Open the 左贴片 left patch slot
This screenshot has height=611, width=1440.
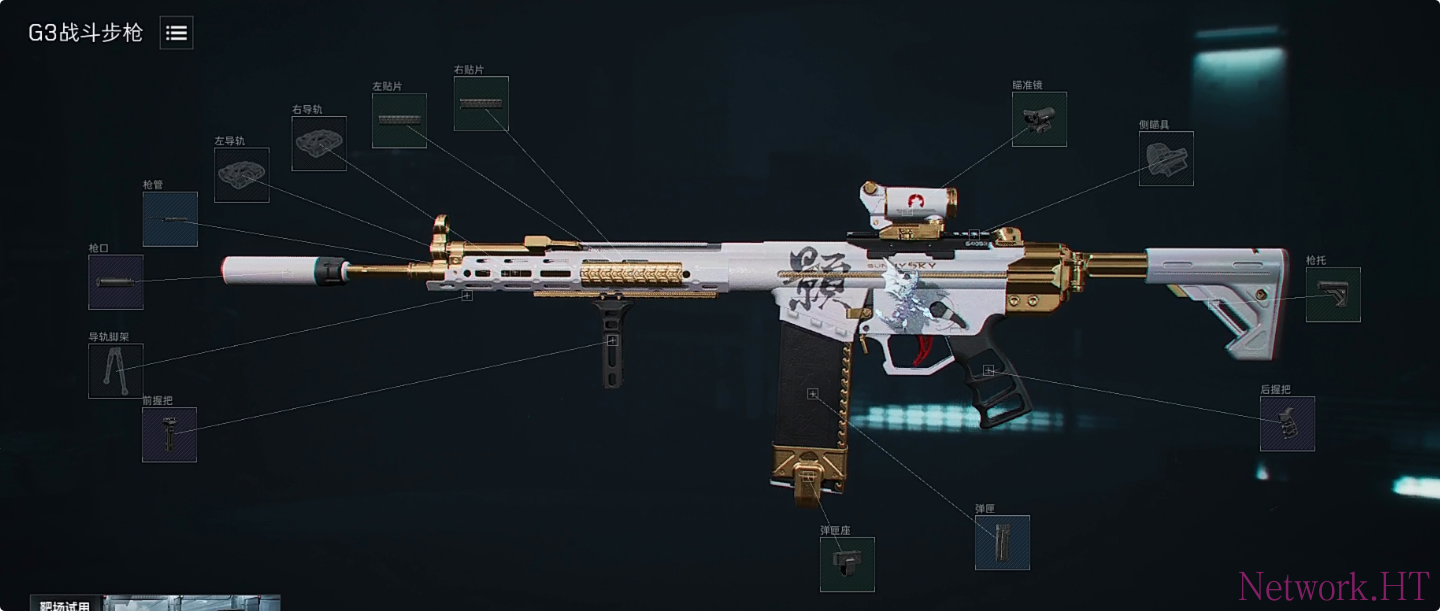click(x=399, y=121)
